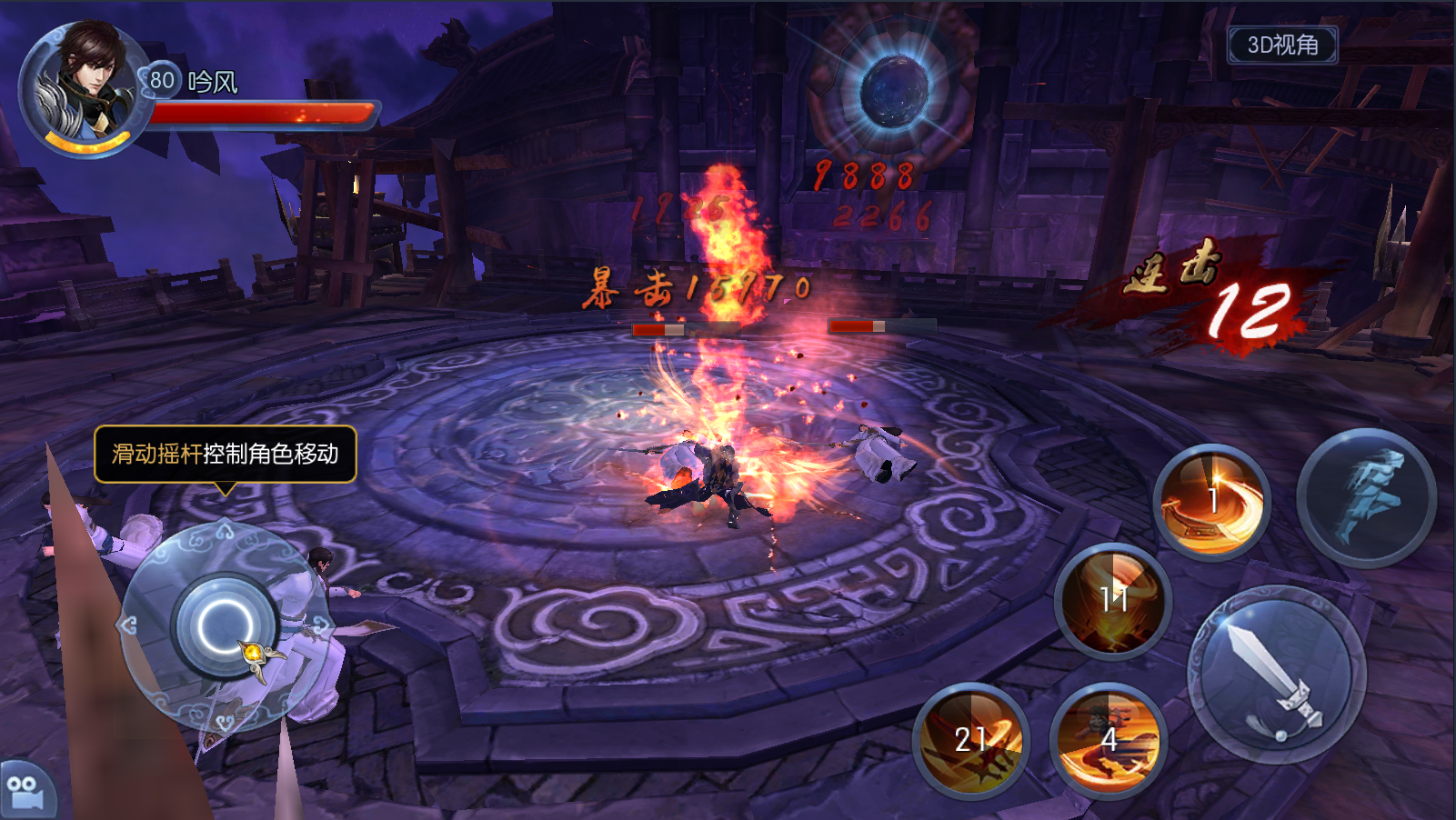Viewport: 1456px width, 820px height.
Task: Use the fire slash skill showing cooldown 1
Action: point(1212,503)
